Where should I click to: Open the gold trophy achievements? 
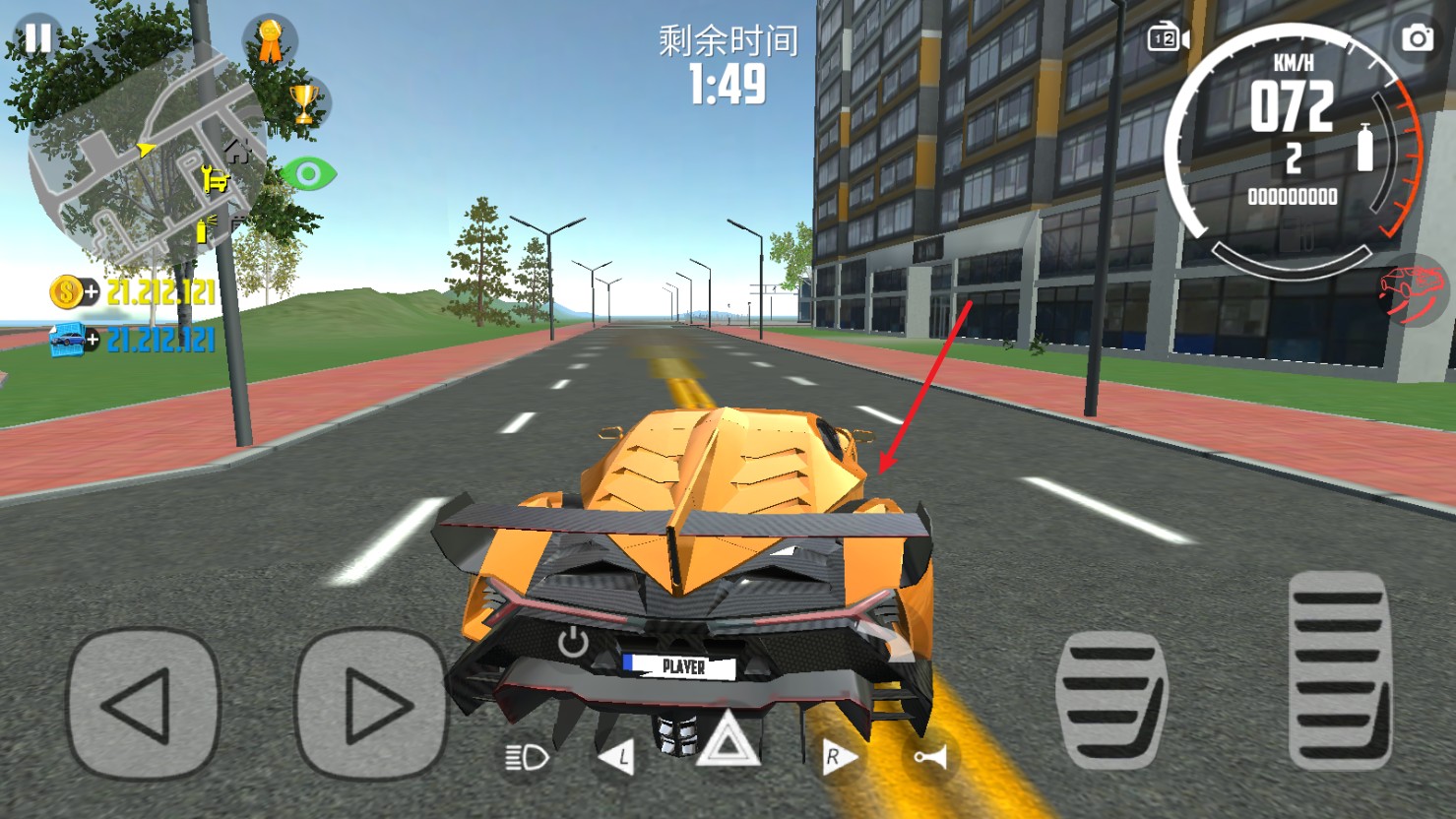[304, 102]
